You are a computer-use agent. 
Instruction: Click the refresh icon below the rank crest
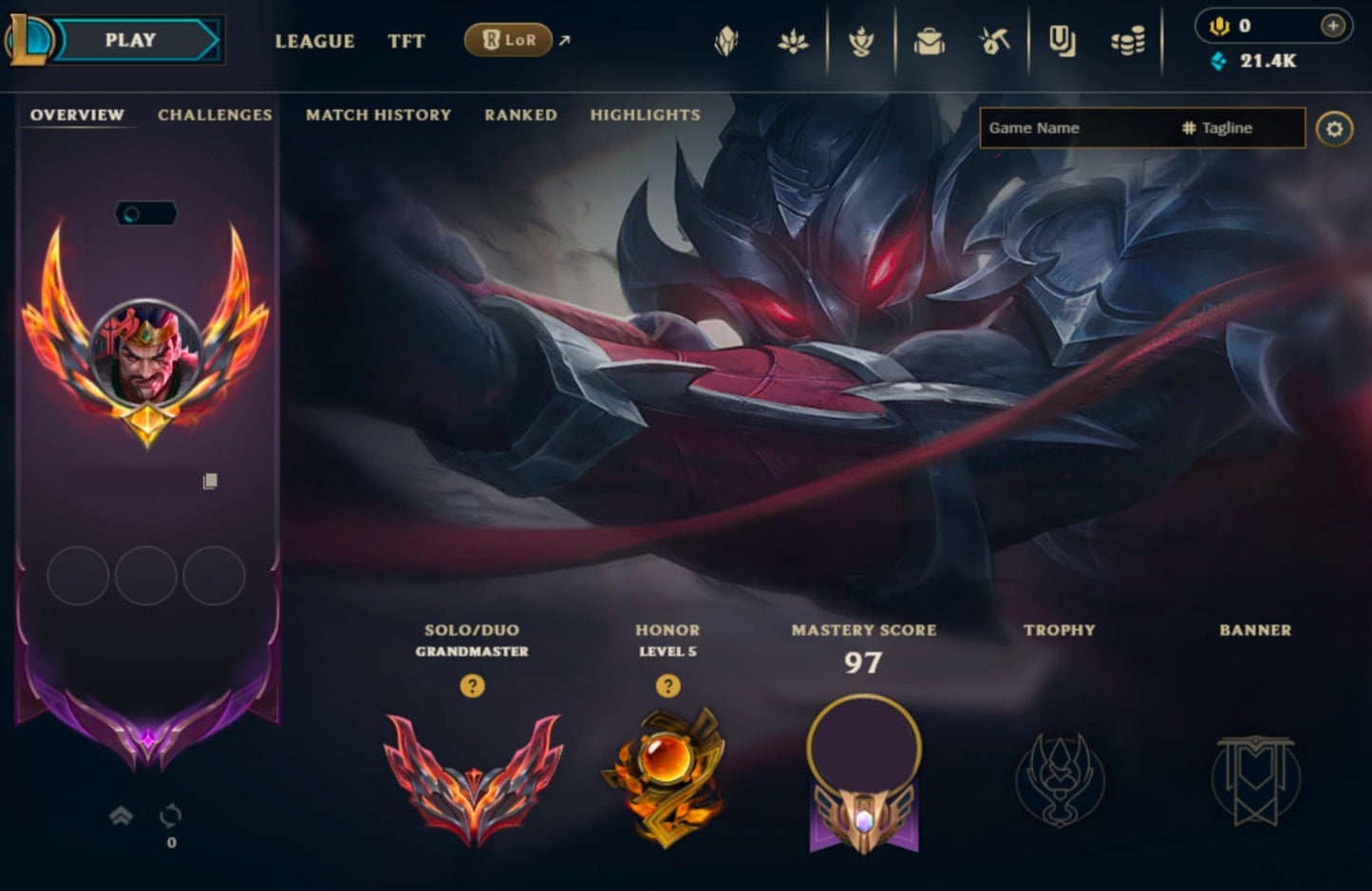pos(170,817)
